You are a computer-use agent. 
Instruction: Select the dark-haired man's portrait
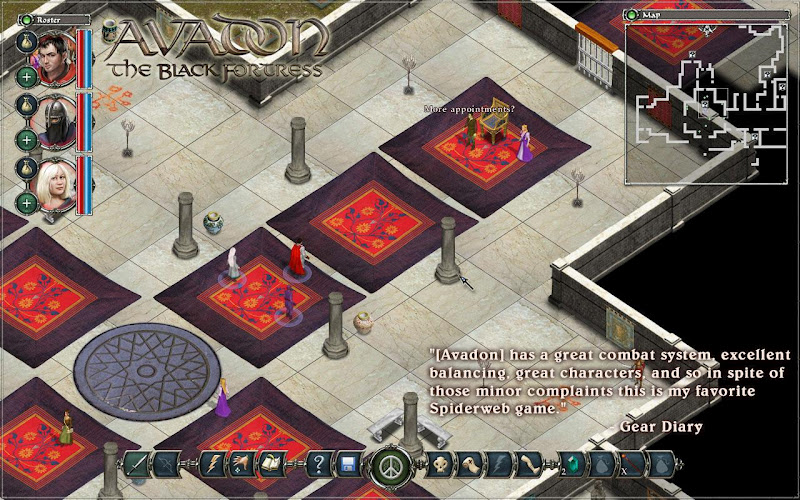pos(54,55)
